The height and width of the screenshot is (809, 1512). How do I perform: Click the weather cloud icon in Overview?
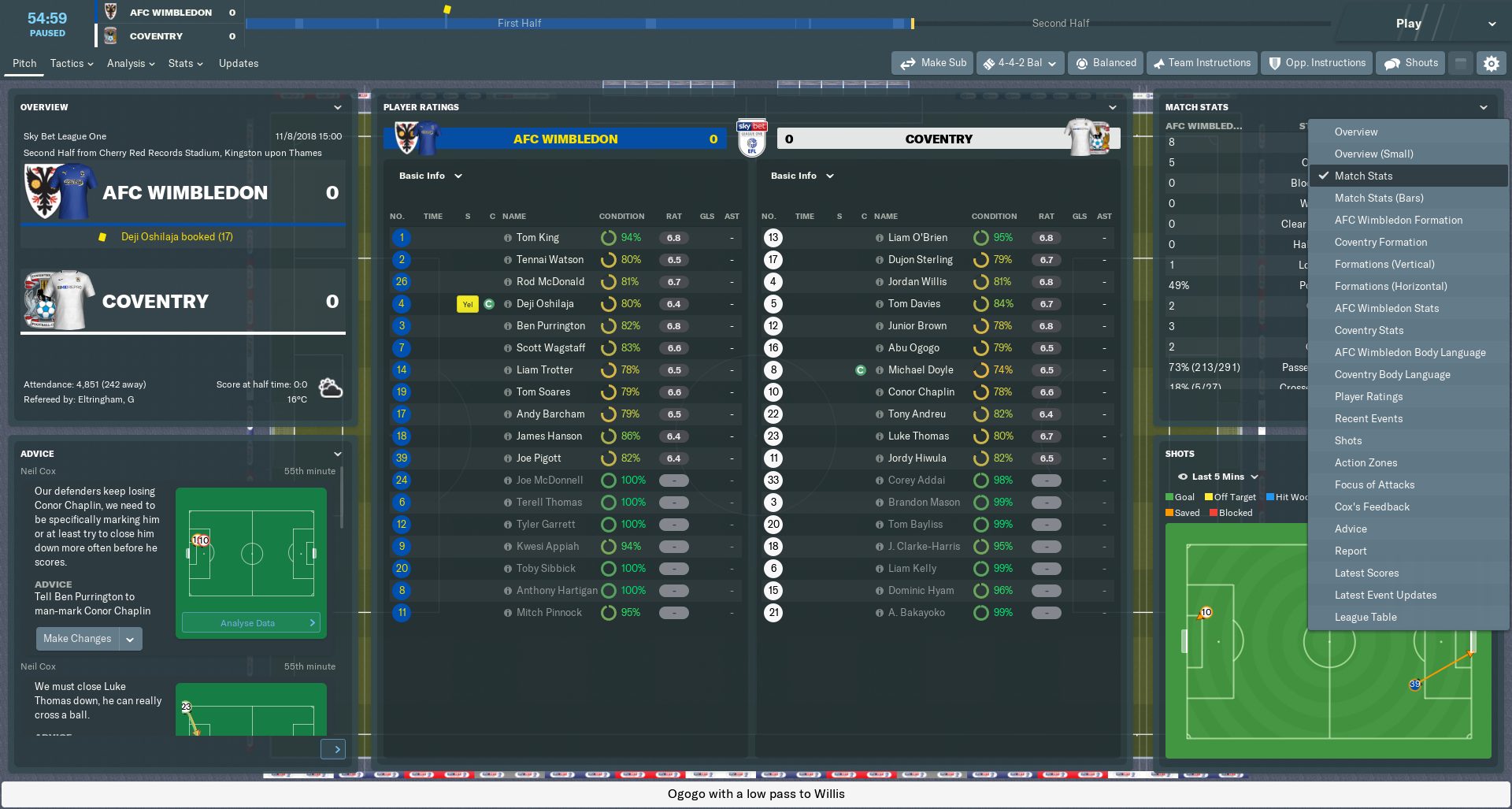[330, 387]
